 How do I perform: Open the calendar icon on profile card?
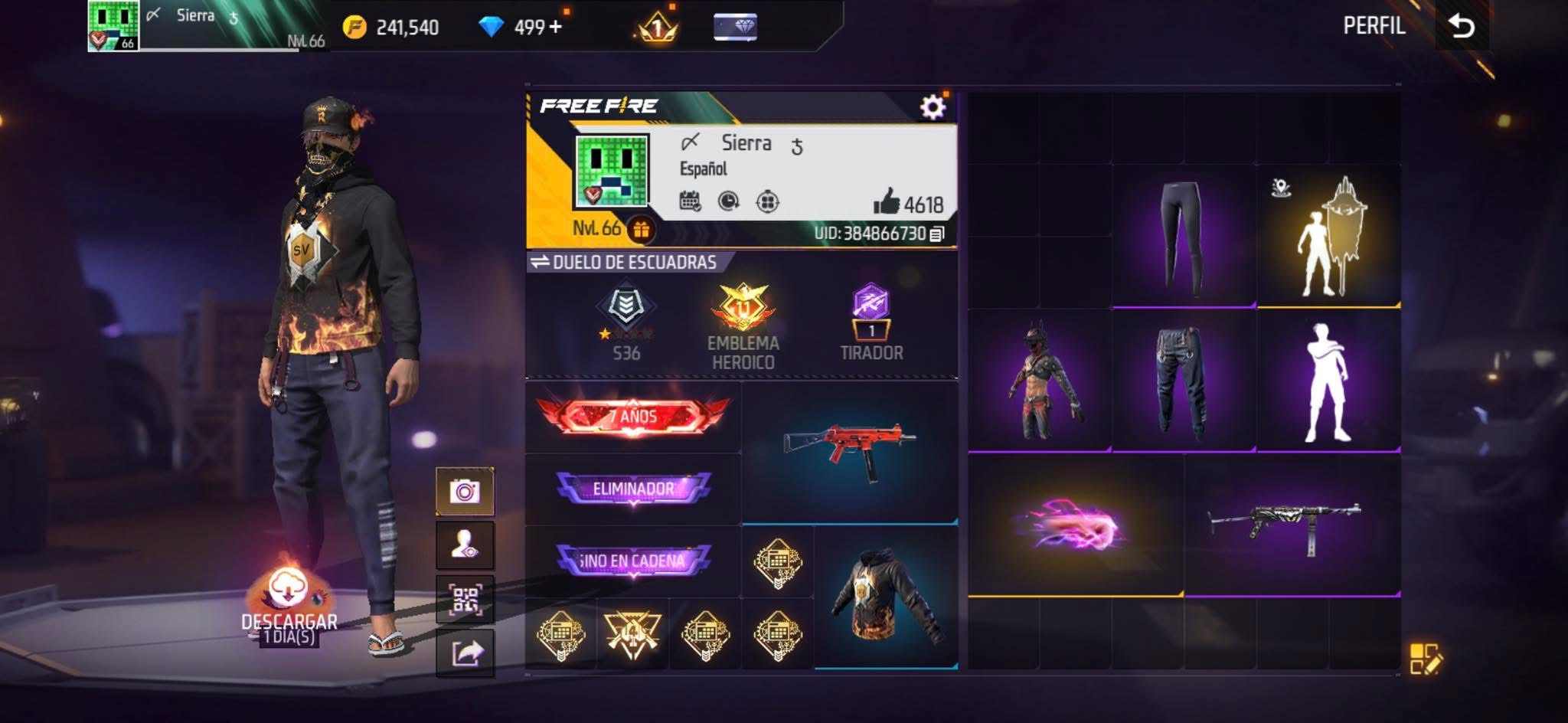pos(690,201)
